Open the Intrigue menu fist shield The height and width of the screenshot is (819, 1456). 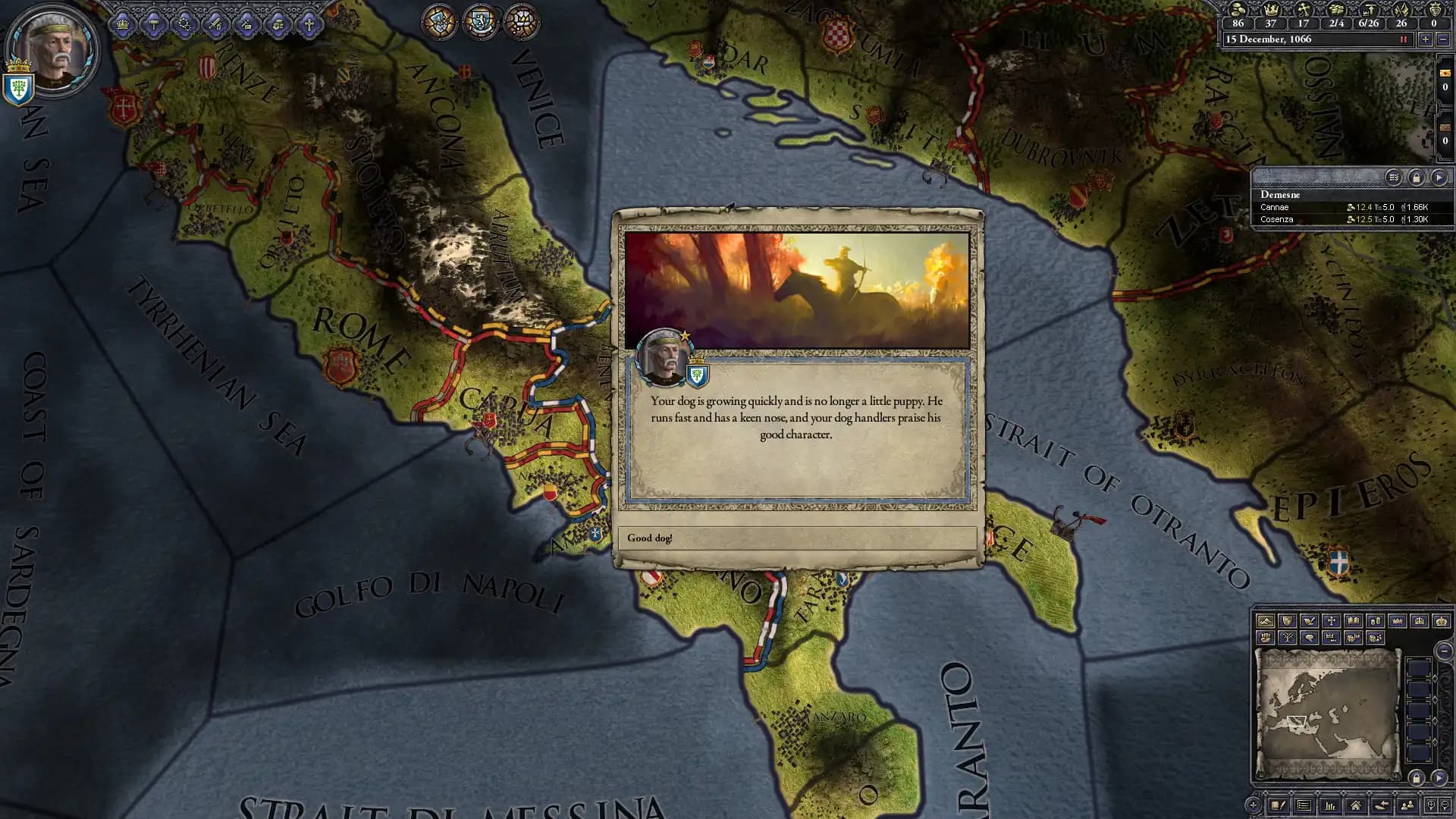[278, 24]
